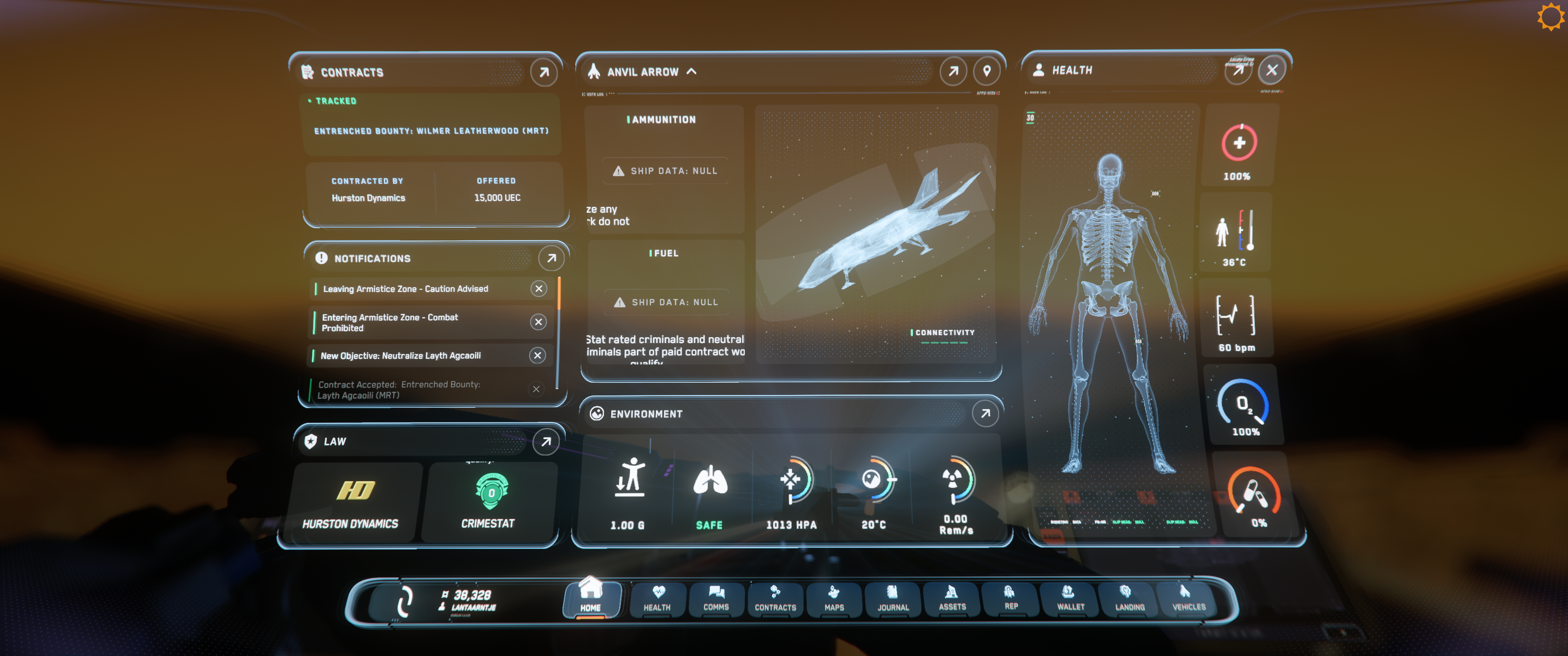Switch to the Contracts tab in bottom bar
Image resolution: width=1568 pixels, height=656 pixels.
(775, 599)
